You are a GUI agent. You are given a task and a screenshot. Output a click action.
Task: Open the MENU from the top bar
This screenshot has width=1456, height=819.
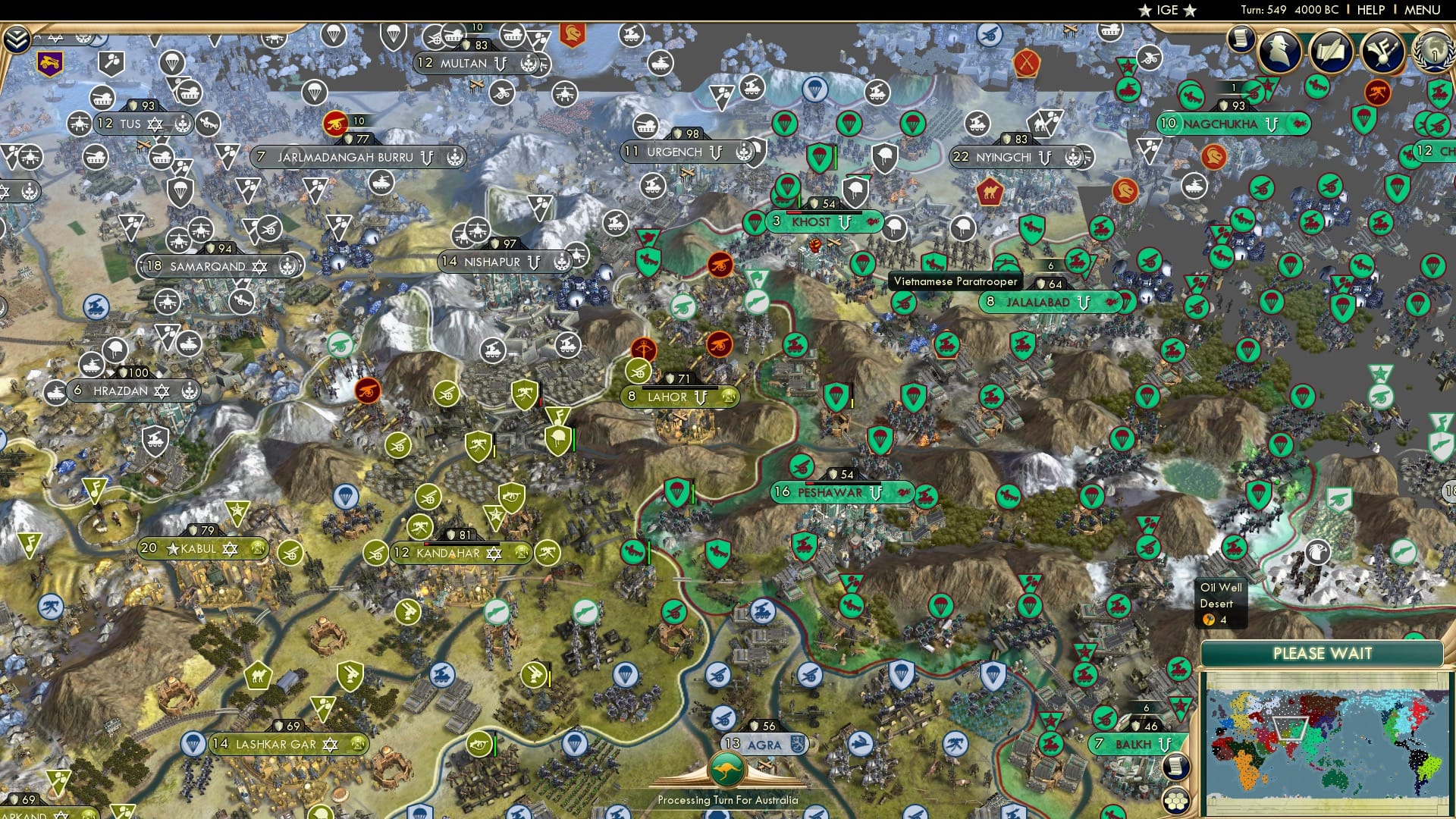tap(1423, 11)
